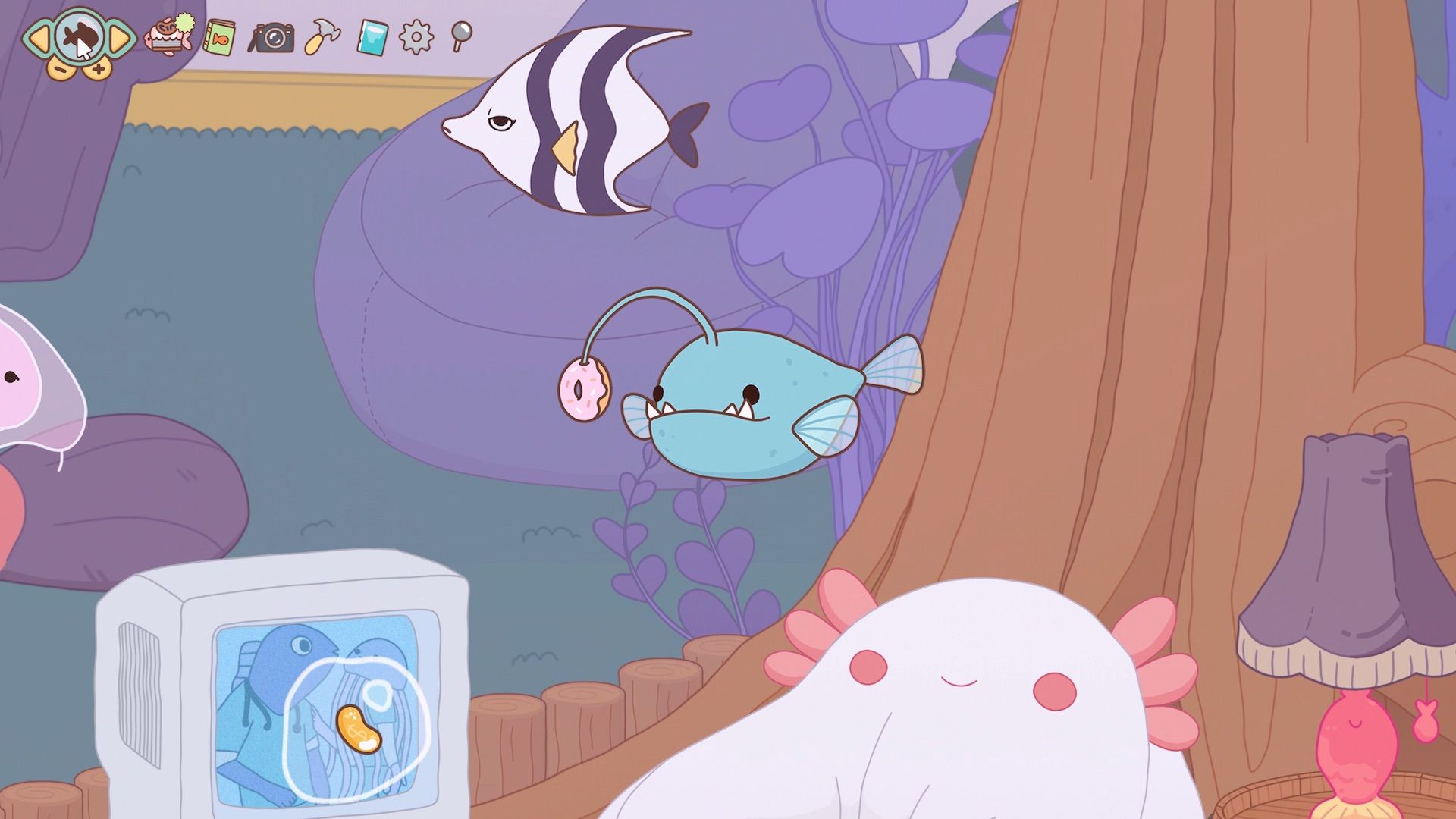Click the left arrow of the fish selector
The image size is (1456, 819).
(x=39, y=38)
